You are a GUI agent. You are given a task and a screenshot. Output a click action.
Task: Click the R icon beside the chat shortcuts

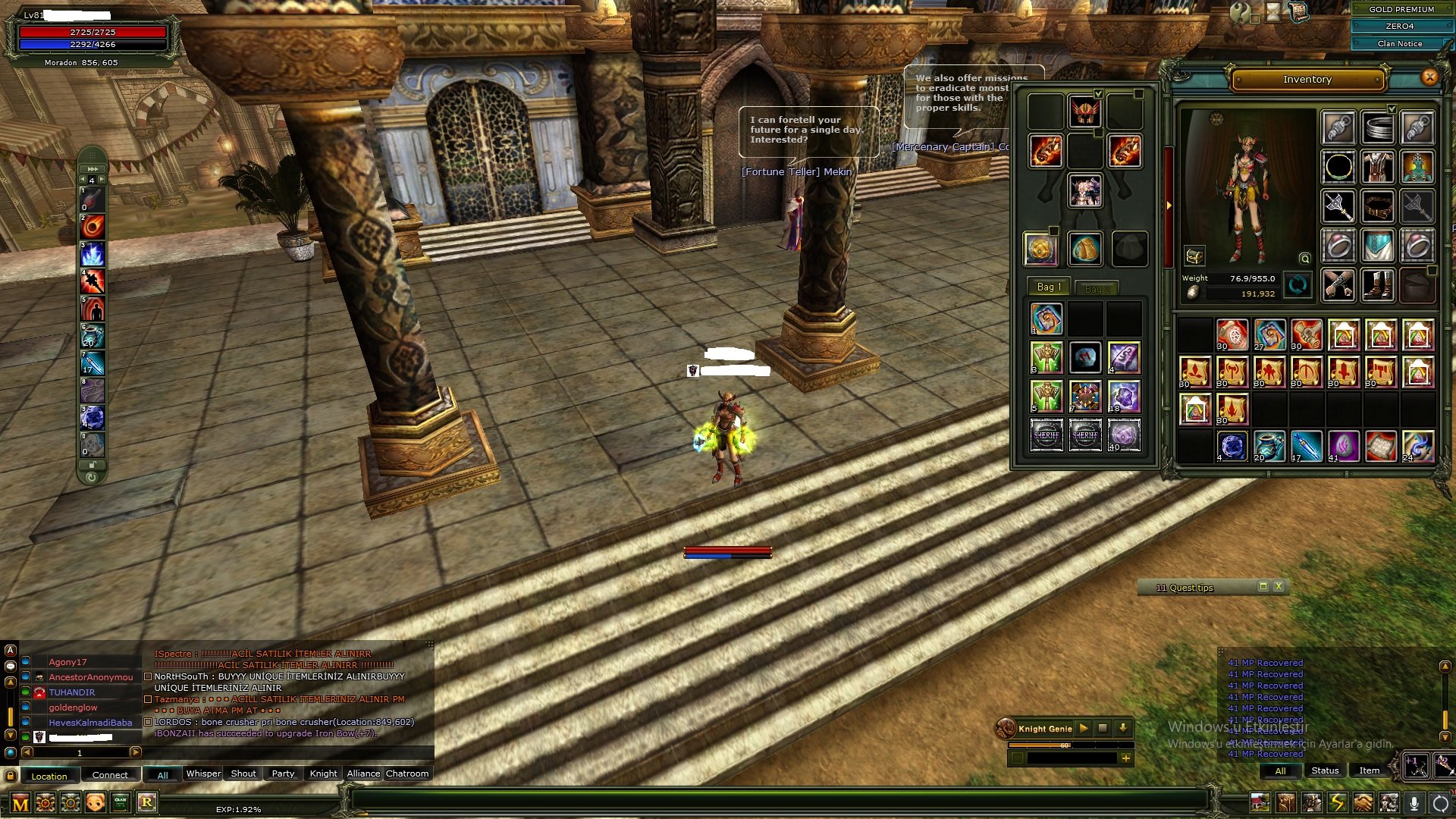tap(147, 802)
